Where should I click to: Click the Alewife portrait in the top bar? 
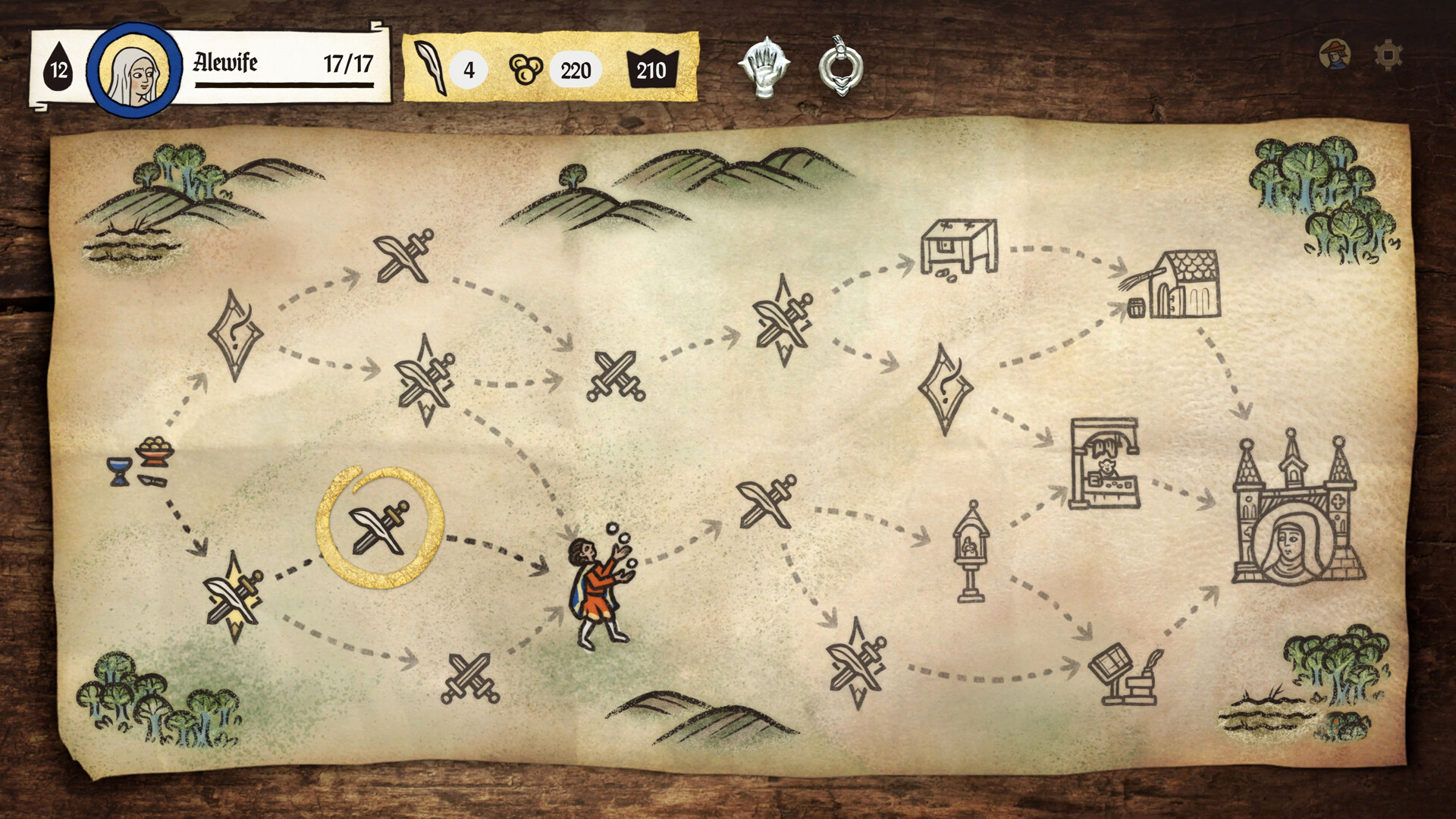pos(133,70)
